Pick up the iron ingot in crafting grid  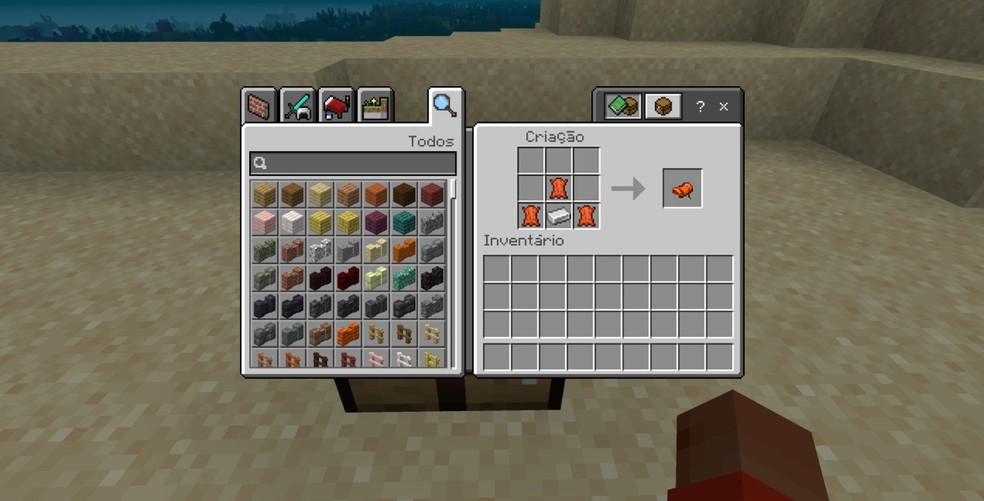(x=559, y=216)
